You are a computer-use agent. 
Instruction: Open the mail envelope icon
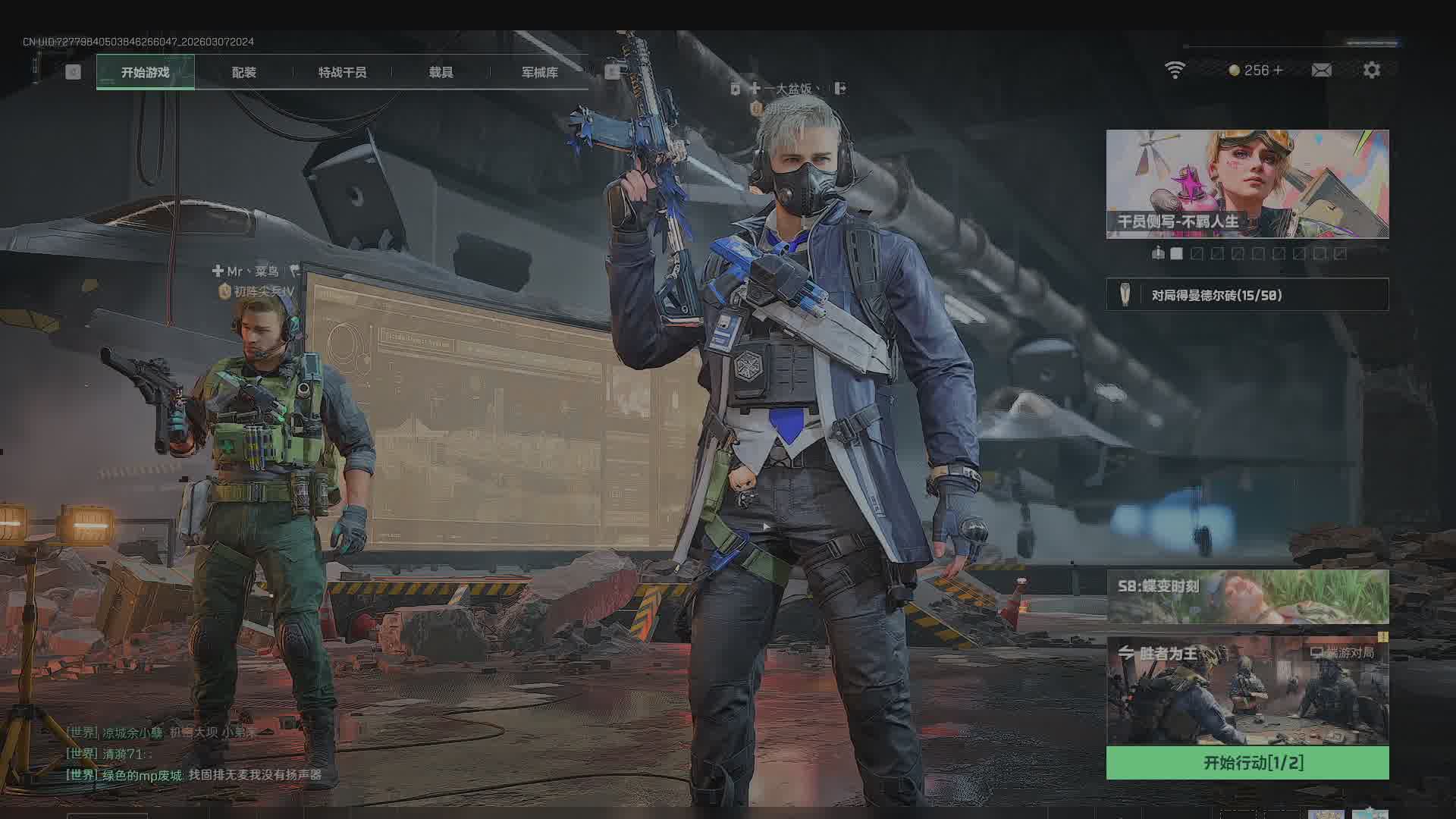[1321, 71]
